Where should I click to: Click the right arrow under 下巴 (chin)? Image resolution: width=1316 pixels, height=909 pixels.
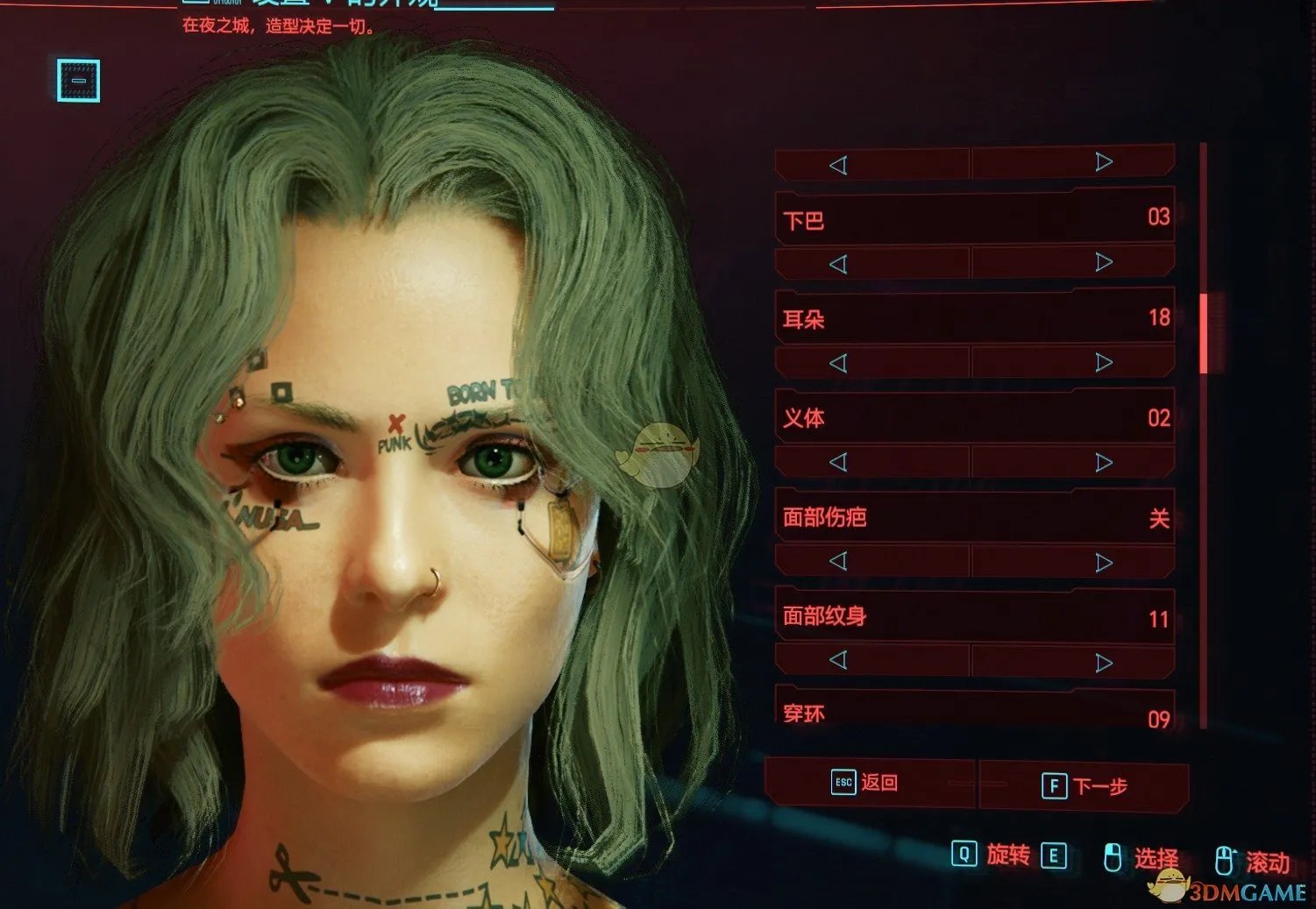(1104, 262)
